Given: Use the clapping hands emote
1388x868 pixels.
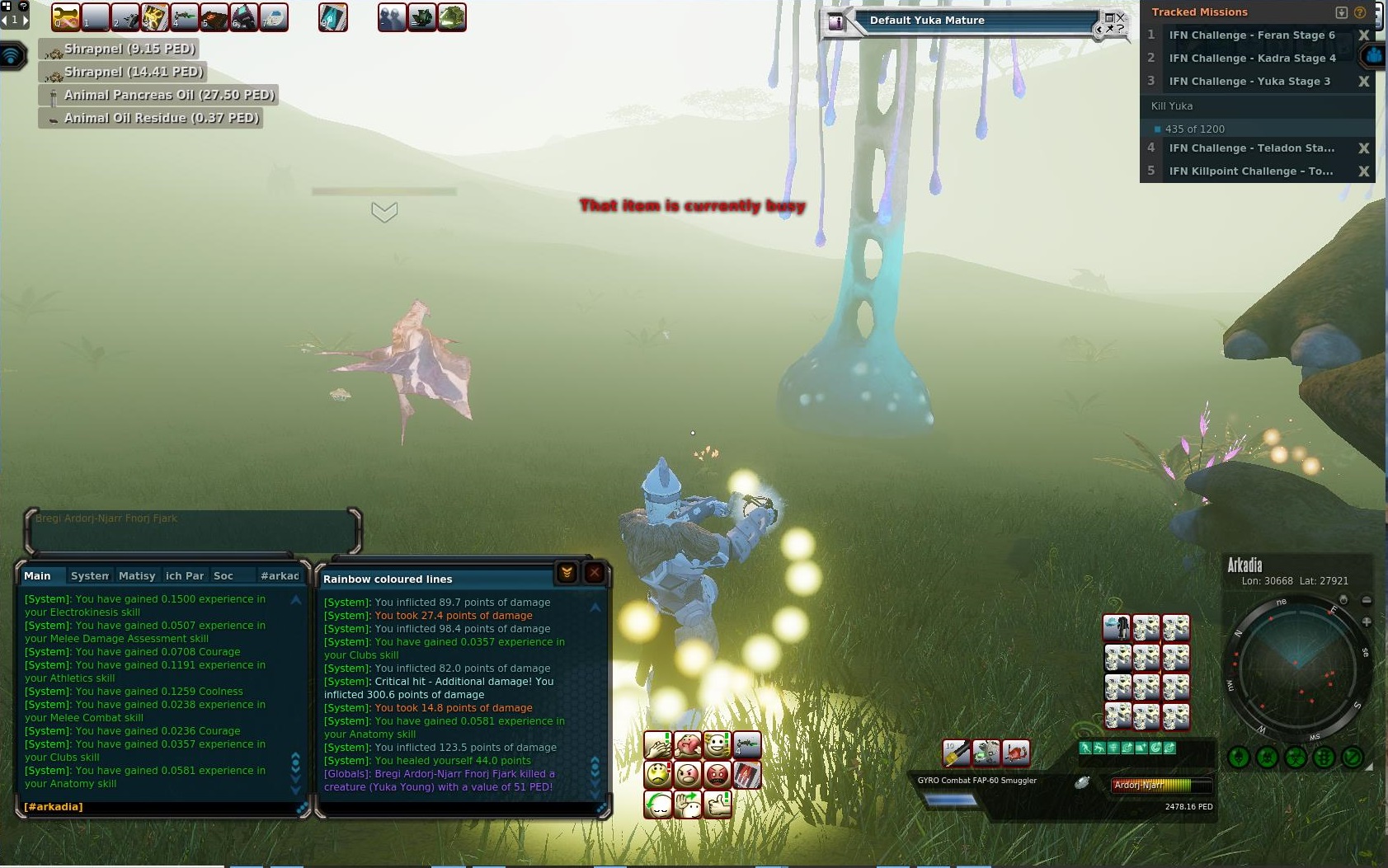Looking at the screenshot, I should pos(658,746).
